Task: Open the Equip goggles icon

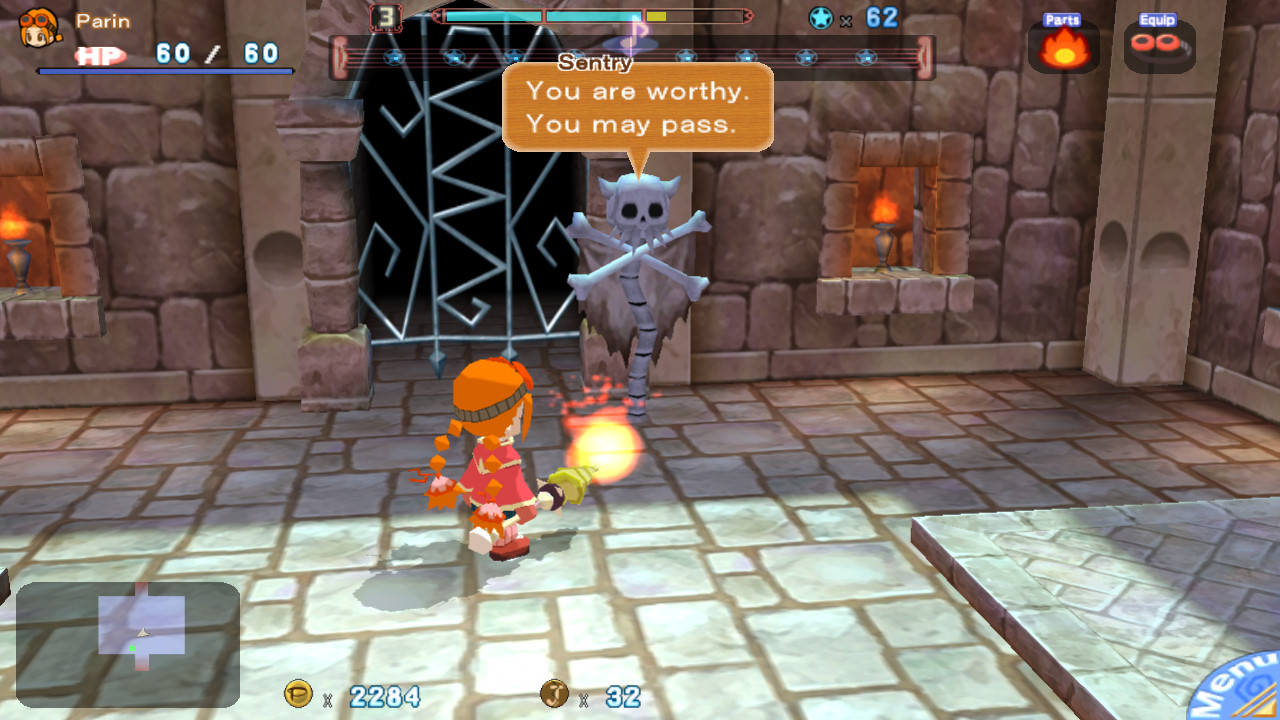Action: click(1160, 47)
